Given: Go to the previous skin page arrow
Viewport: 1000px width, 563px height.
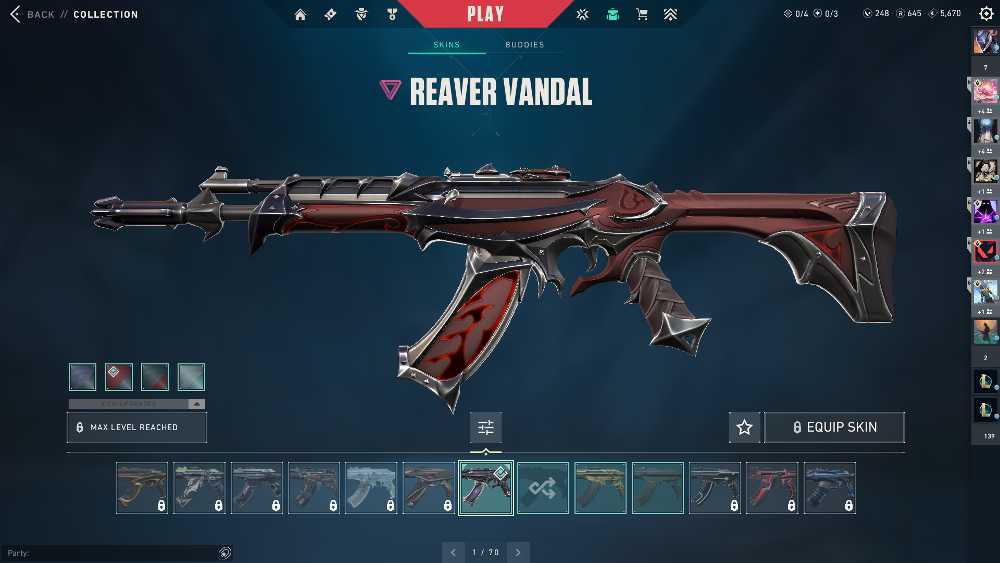Looking at the screenshot, I should pos(454,552).
